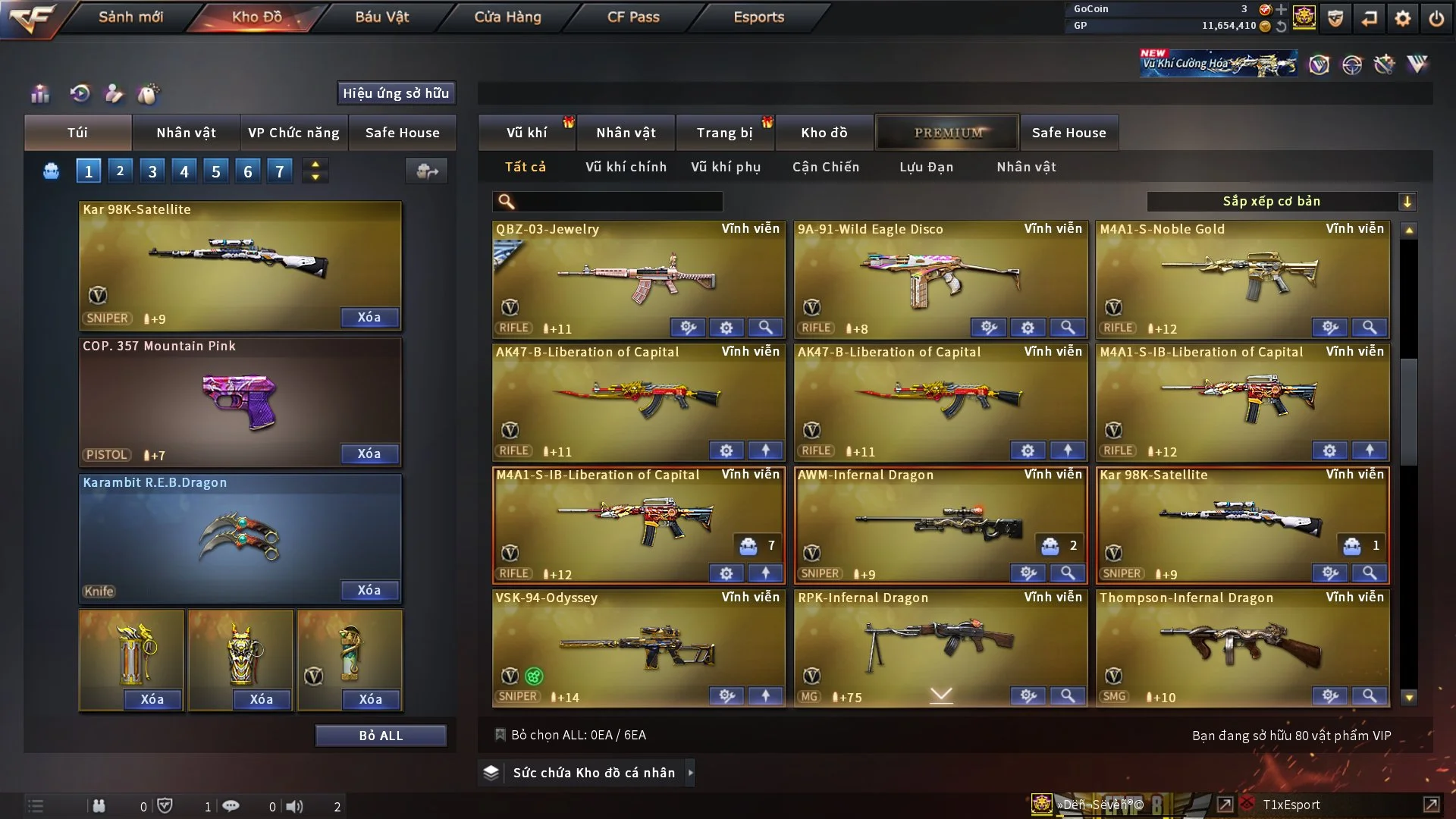Go to the Sảnh mới lobby
This screenshot has height=819, width=1456.
(130, 17)
